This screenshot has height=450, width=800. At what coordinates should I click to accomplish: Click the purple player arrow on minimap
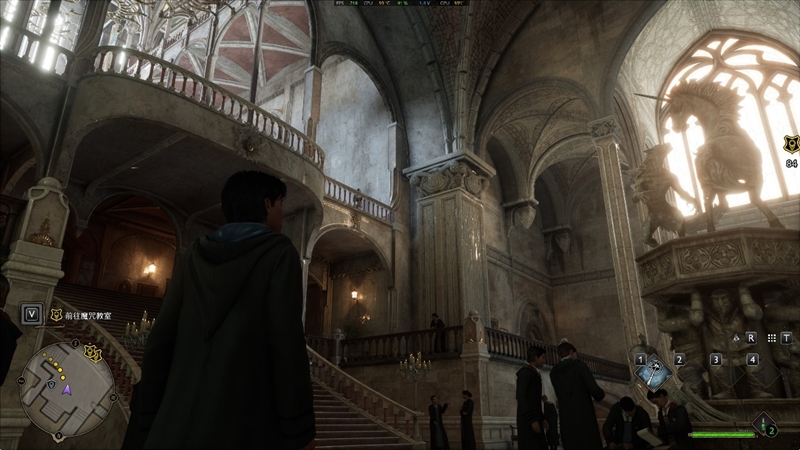(x=68, y=389)
